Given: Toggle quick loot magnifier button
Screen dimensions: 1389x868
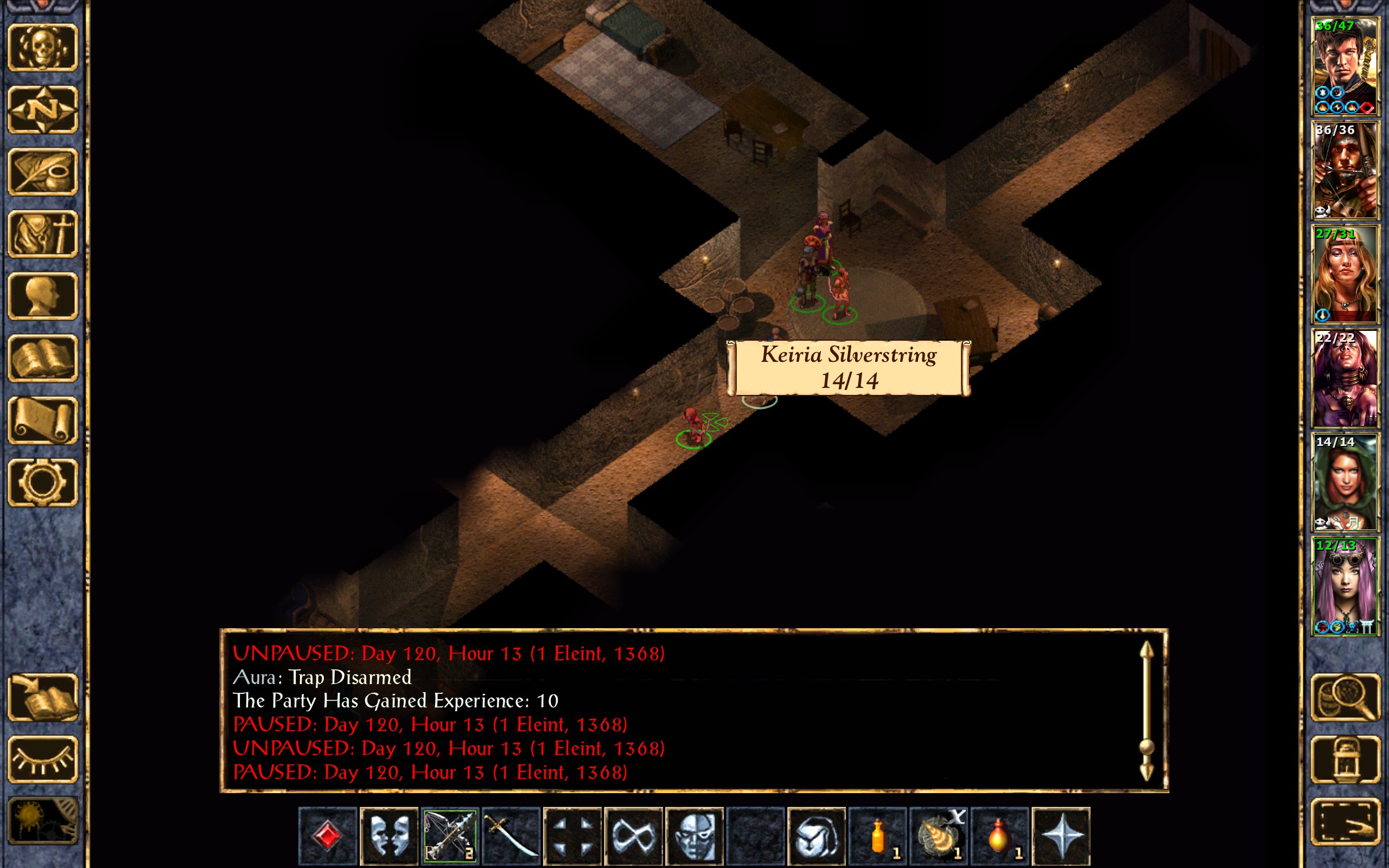Looking at the screenshot, I should point(1346,697).
